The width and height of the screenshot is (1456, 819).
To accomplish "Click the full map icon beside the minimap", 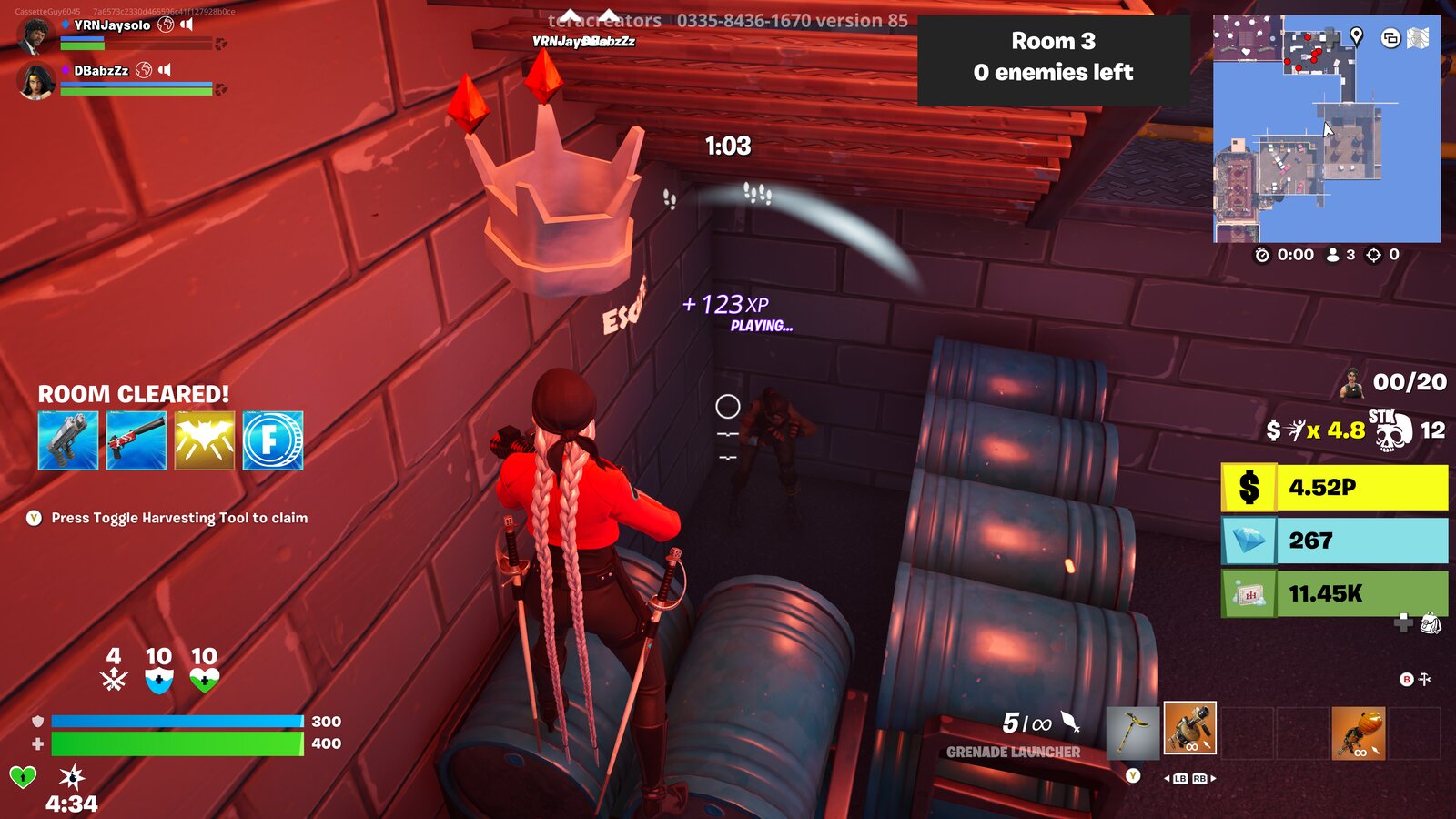I will tap(1418, 39).
